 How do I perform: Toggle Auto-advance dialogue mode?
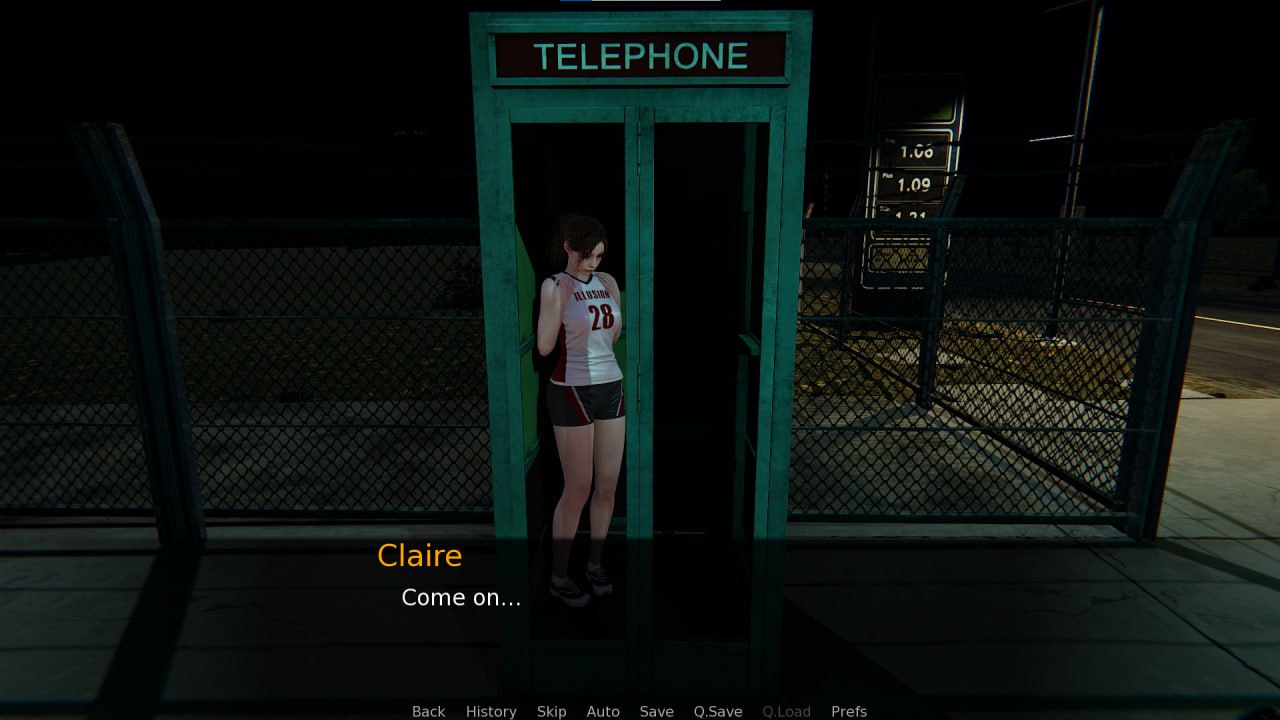coord(603,711)
